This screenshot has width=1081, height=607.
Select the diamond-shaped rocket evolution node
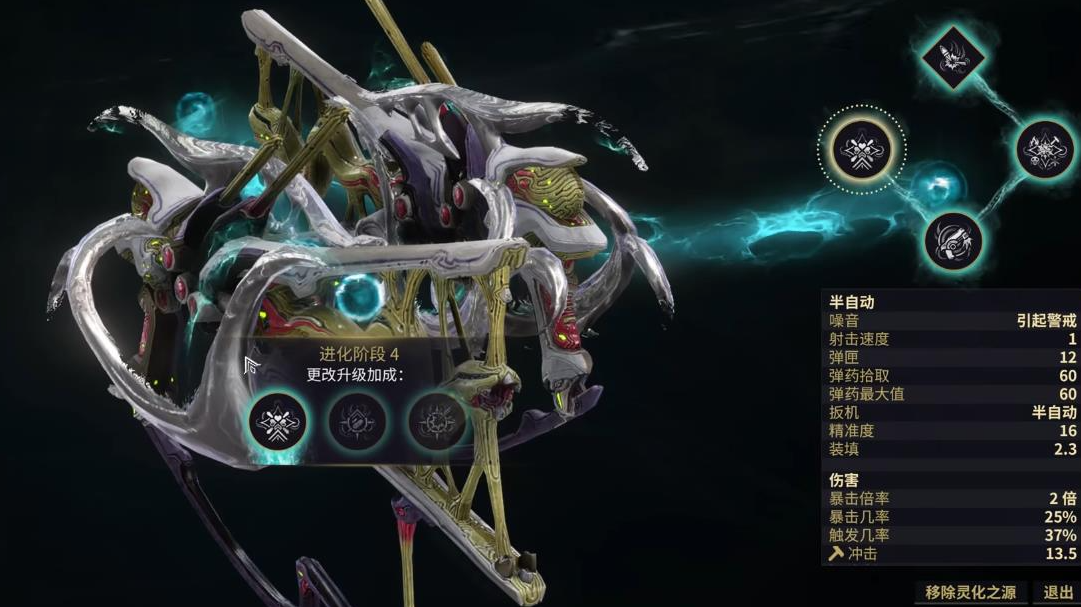coord(952,55)
